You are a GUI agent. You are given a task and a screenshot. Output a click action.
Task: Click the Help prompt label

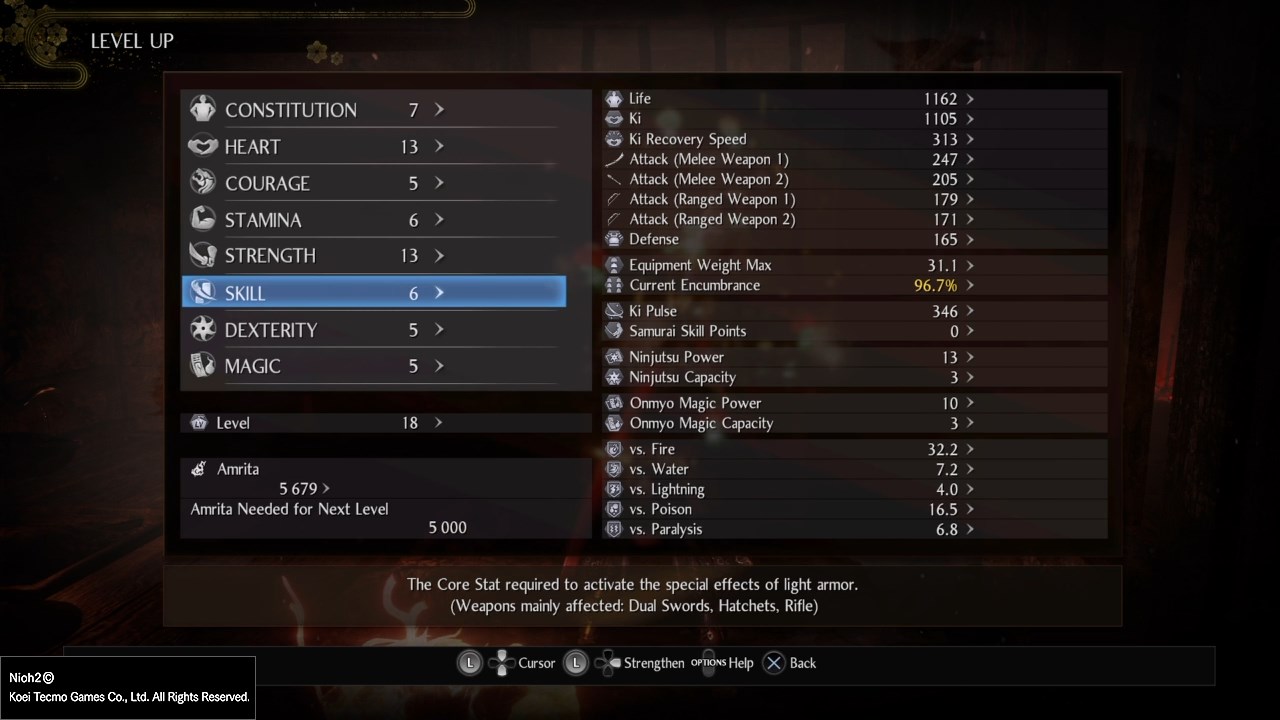(x=740, y=663)
